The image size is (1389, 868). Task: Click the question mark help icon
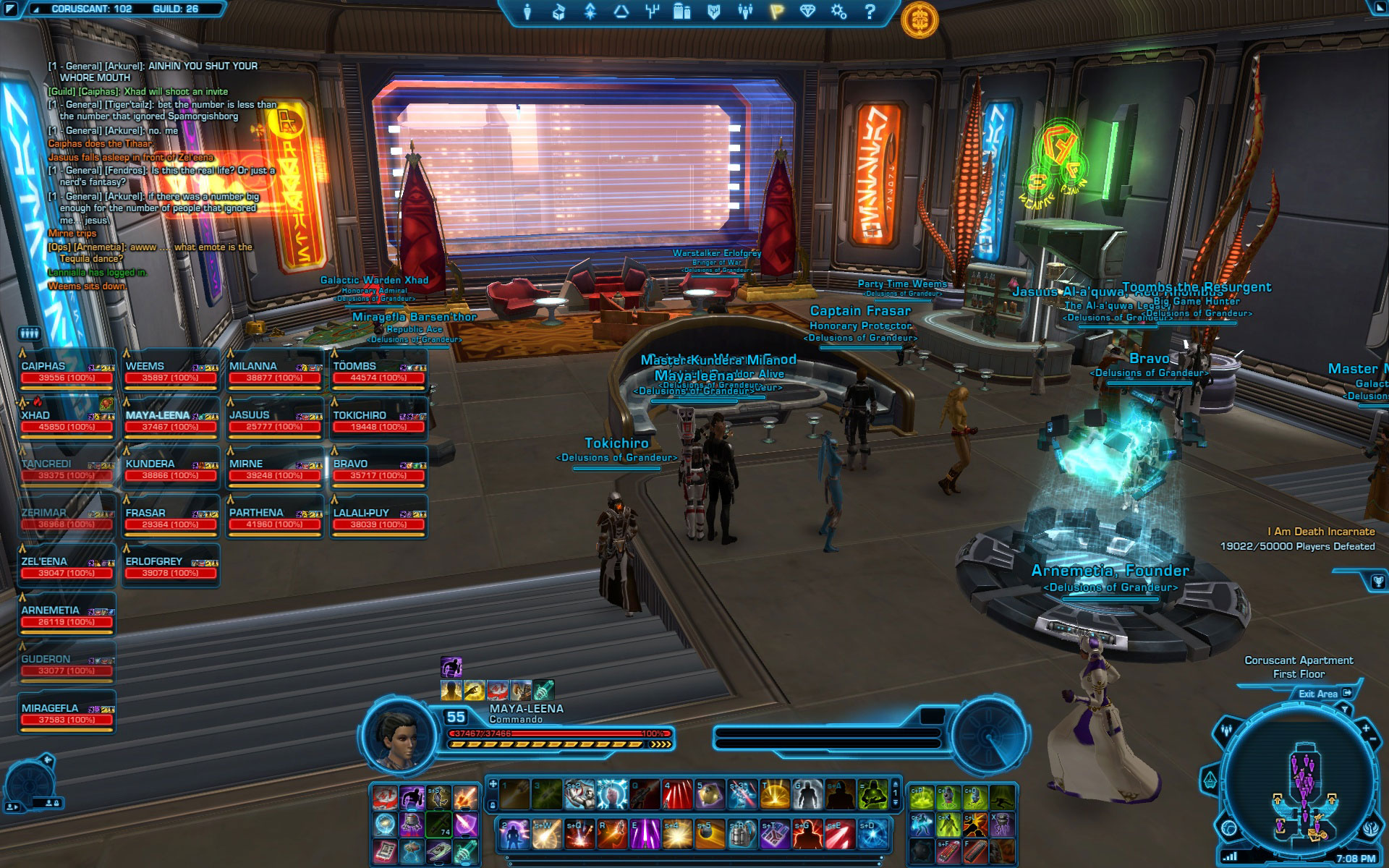[x=870, y=12]
